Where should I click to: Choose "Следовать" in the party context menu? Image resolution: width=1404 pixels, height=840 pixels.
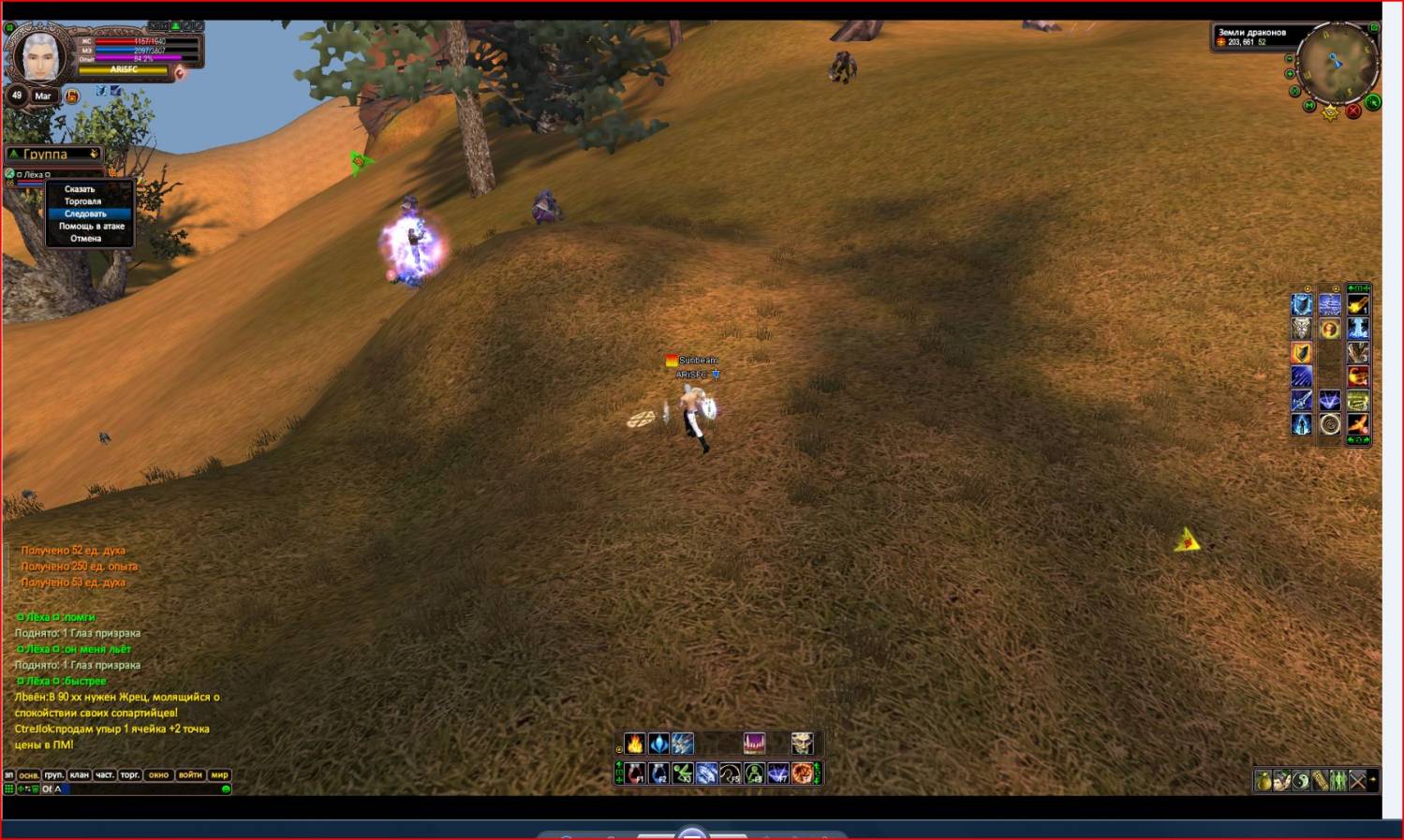coord(85,214)
